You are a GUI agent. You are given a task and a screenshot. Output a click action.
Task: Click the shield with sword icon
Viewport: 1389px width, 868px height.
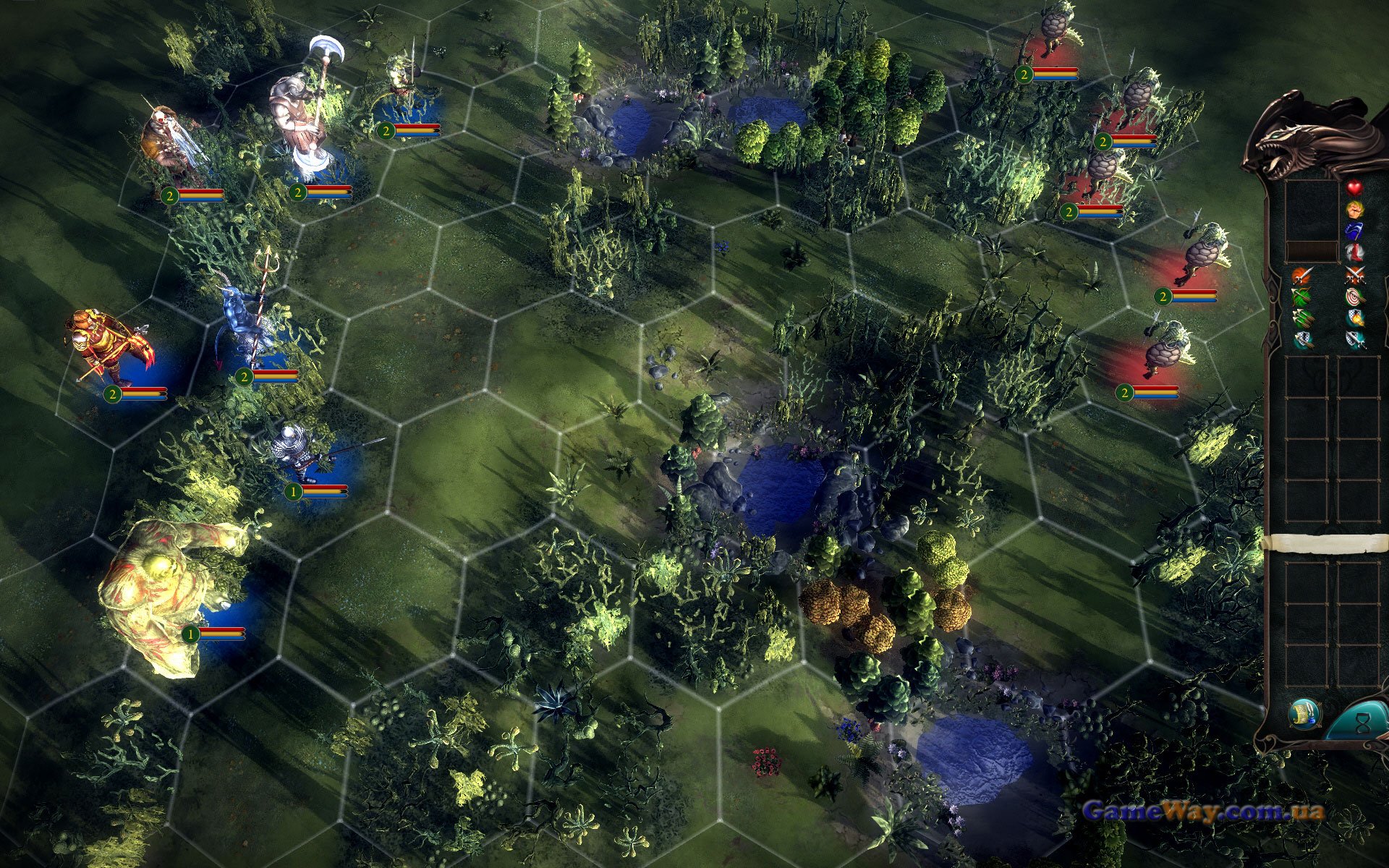pyautogui.click(x=1354, y=340)
